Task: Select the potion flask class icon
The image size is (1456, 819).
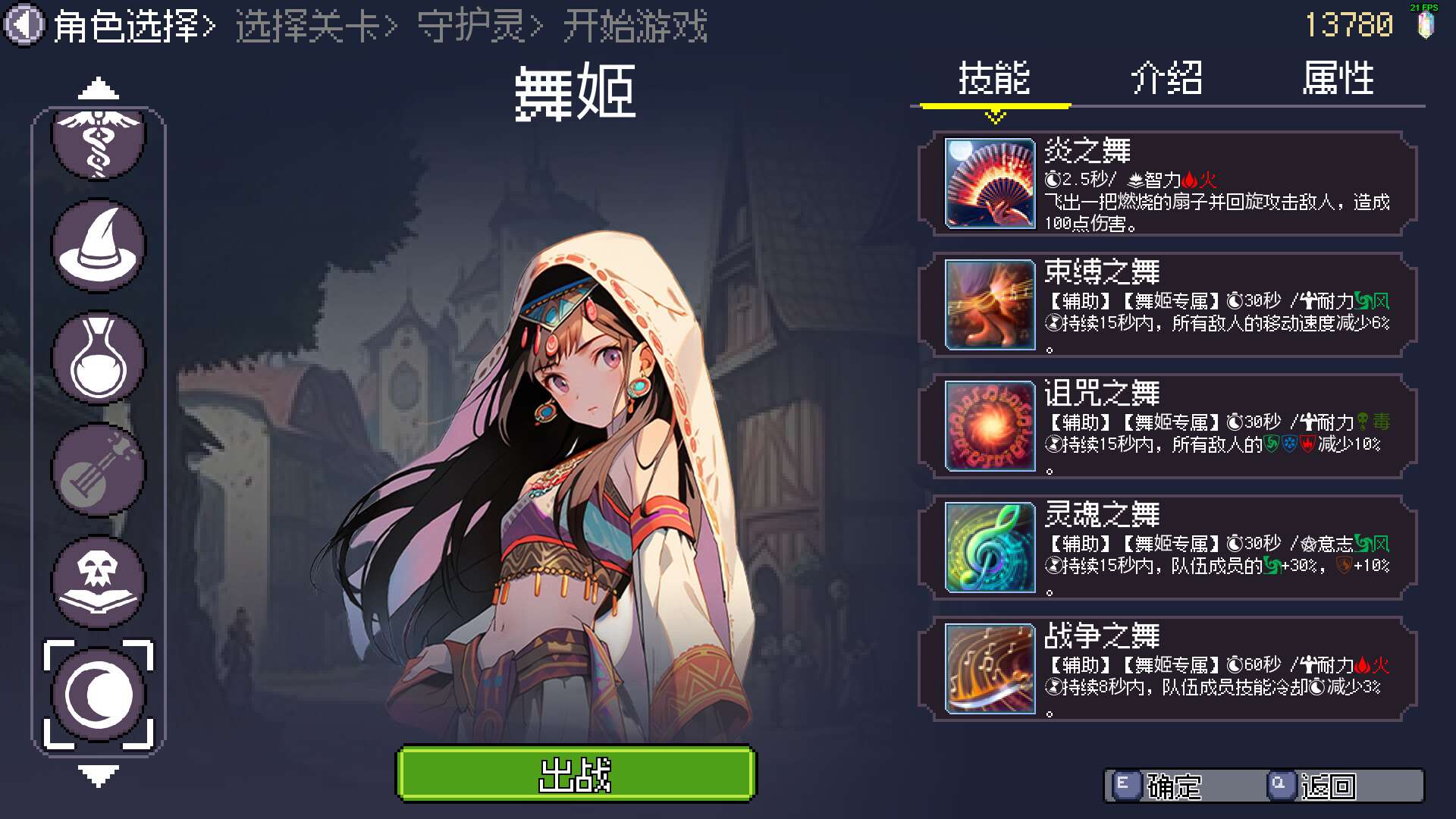Action: pyautogui.click(x=98, y=358)
